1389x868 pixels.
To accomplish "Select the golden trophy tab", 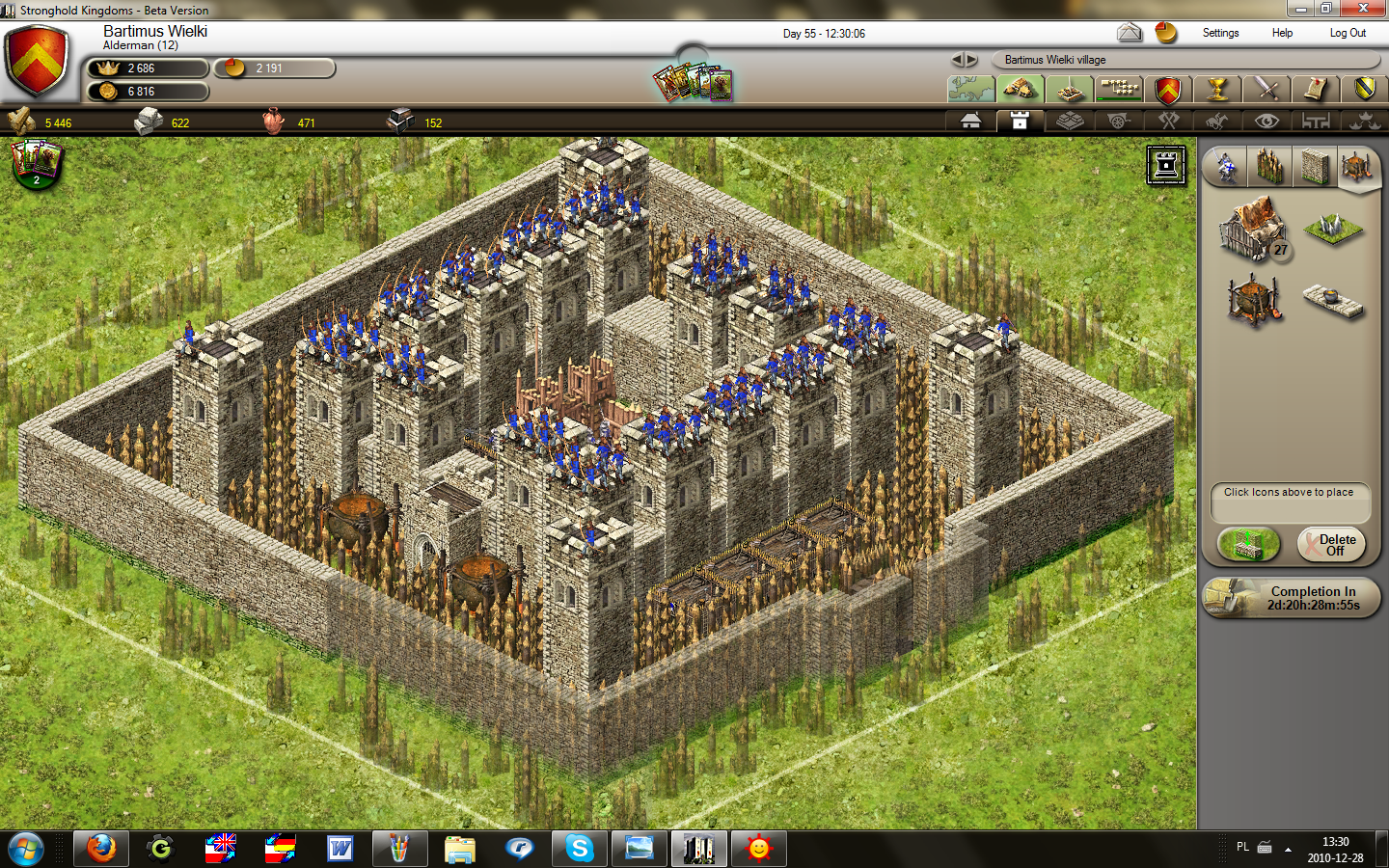I will tap(1217, 90).
